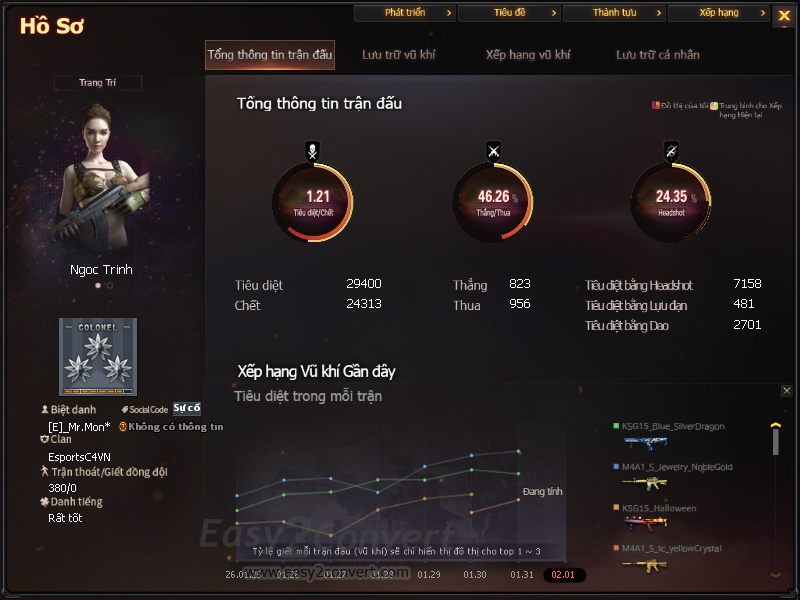Close the weapon ranking graph panel
The width and height of the screenshot is (800, 600).
[787, 391]
